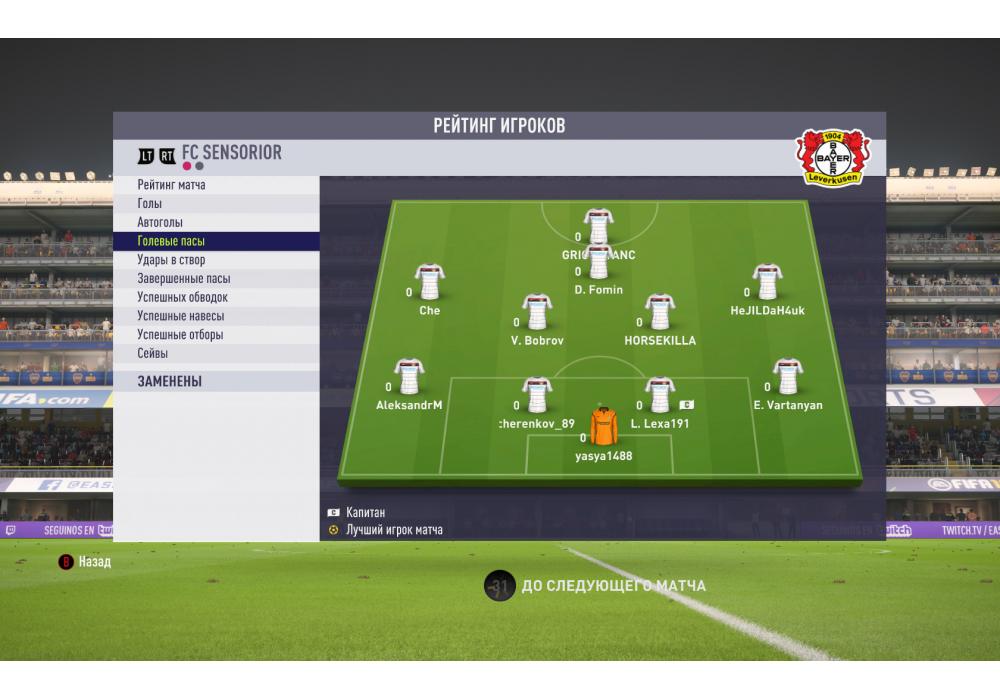The image size is (1000, 700).
Task: Pick captain L. Lexa191 on the pitch
Action: pyautogui.click(x=660, y=396)
